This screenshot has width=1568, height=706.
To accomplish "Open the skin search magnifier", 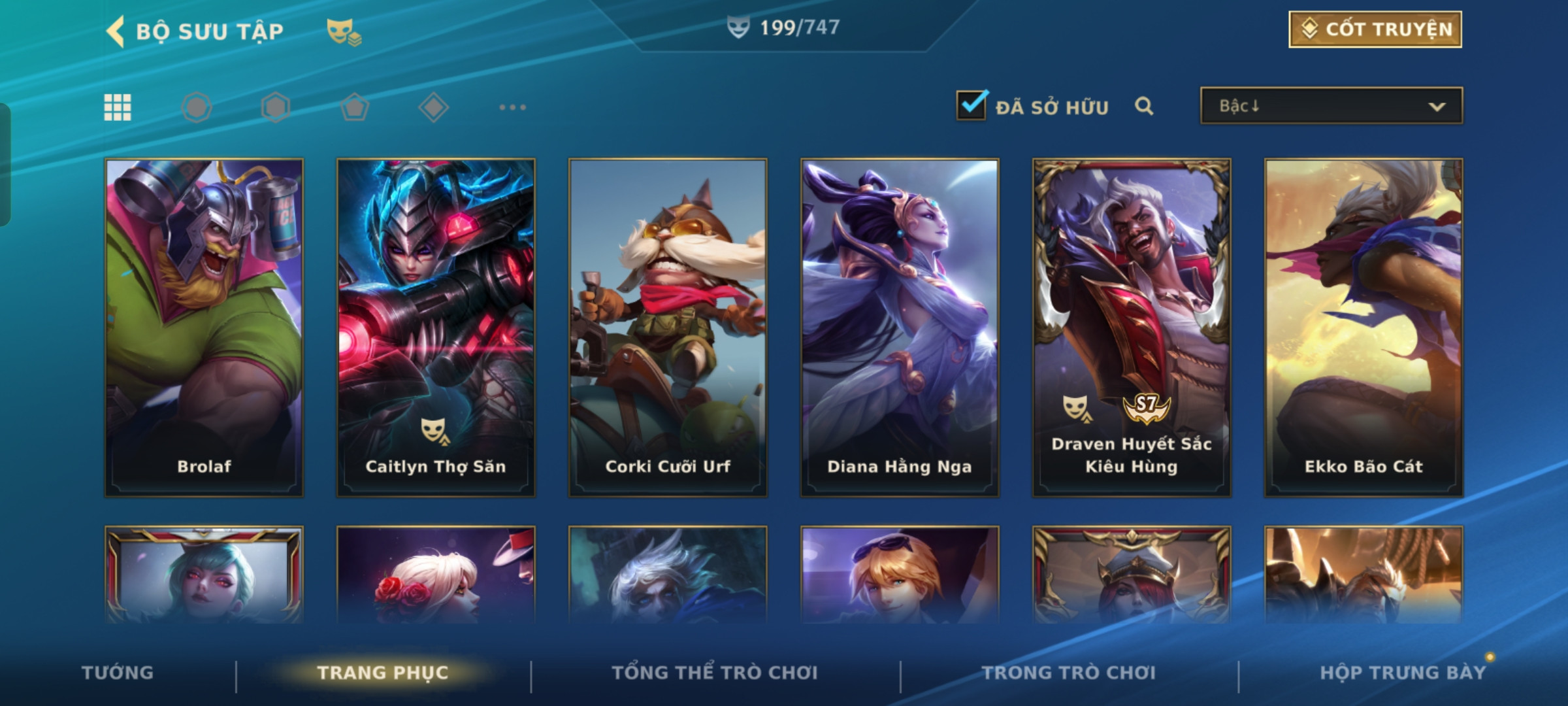I will coord(1143,106).
